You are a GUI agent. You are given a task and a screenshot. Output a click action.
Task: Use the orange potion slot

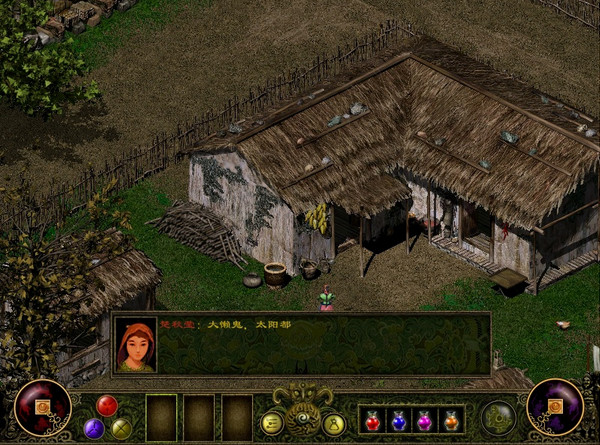click(x=450, y=420)
